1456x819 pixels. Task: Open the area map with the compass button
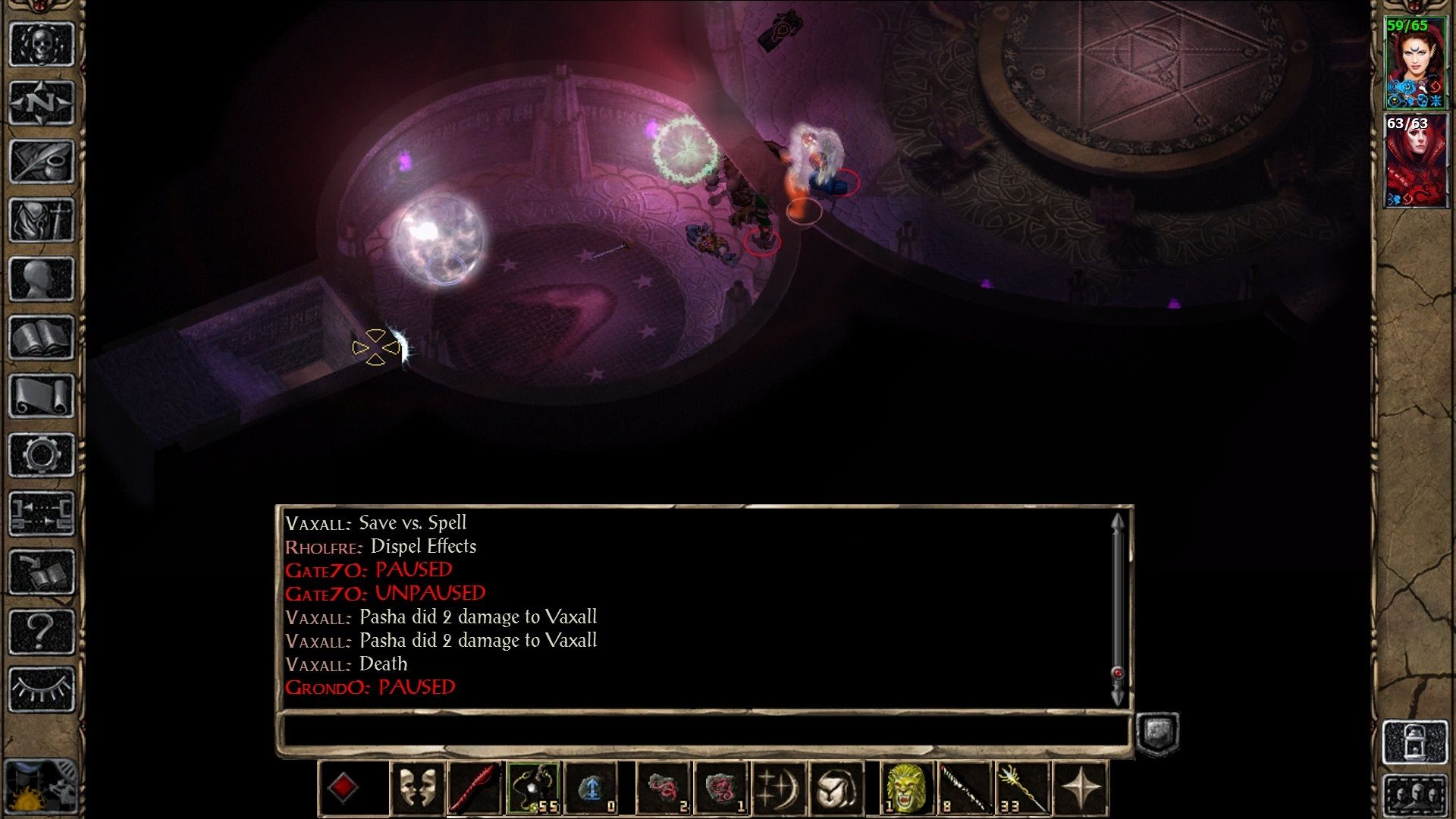coord(42,102)
